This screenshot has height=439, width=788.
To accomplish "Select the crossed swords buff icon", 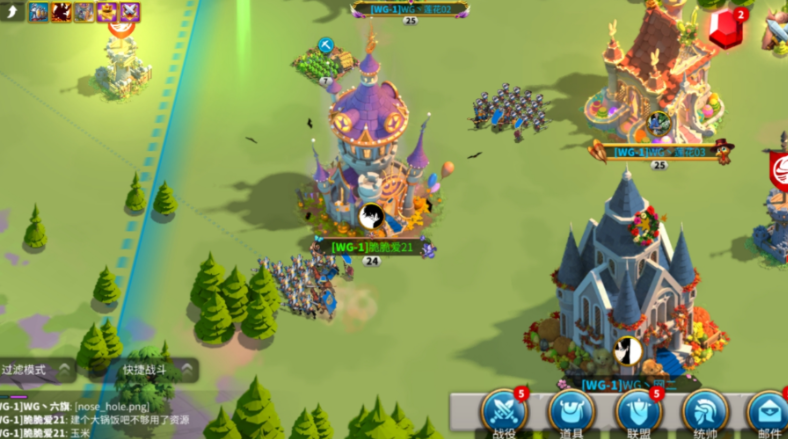I will [130, 12].
